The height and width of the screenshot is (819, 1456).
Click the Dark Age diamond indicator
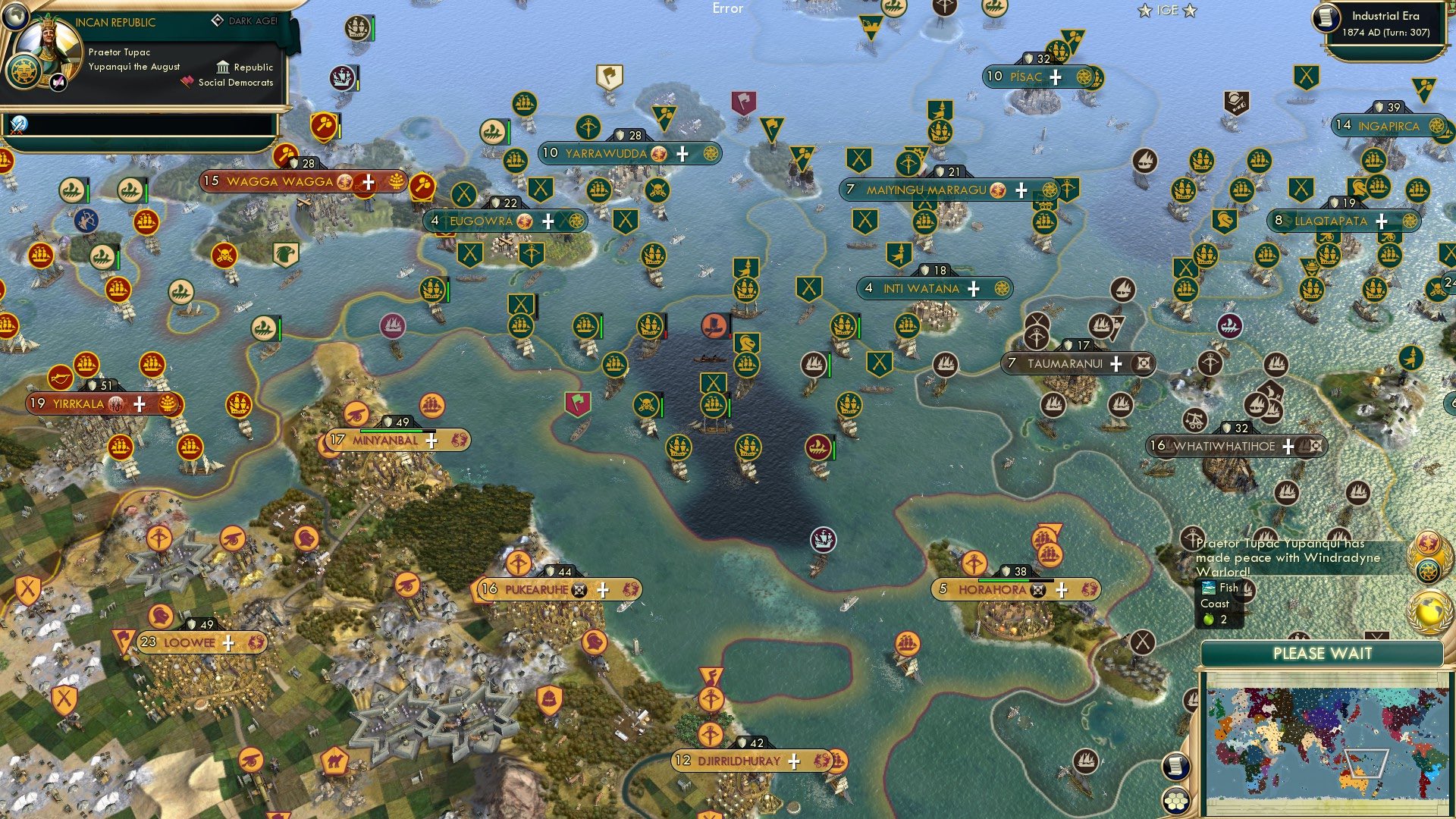pos(218,20)
